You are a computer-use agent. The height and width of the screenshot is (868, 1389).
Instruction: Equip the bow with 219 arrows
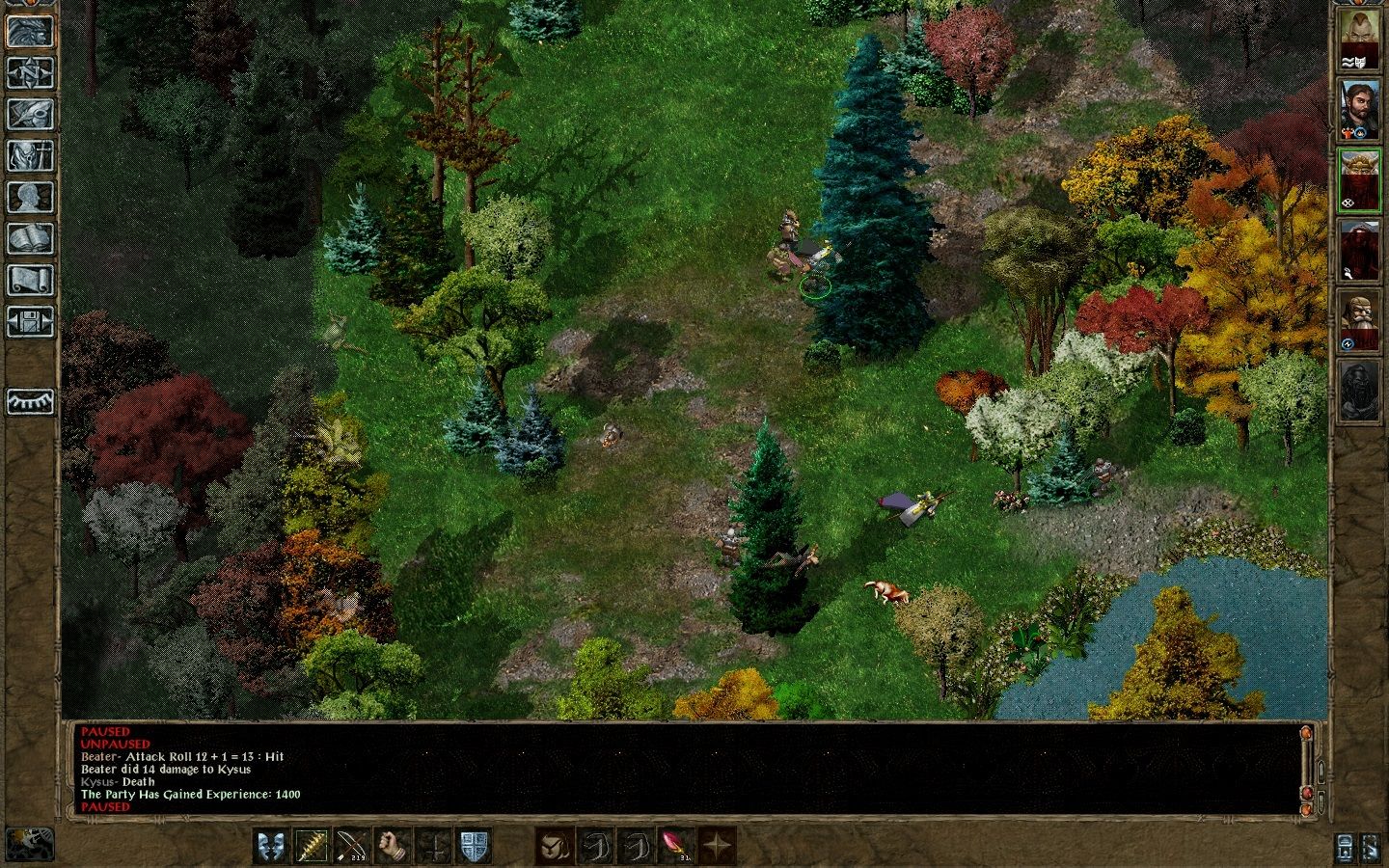click(352, 847)
